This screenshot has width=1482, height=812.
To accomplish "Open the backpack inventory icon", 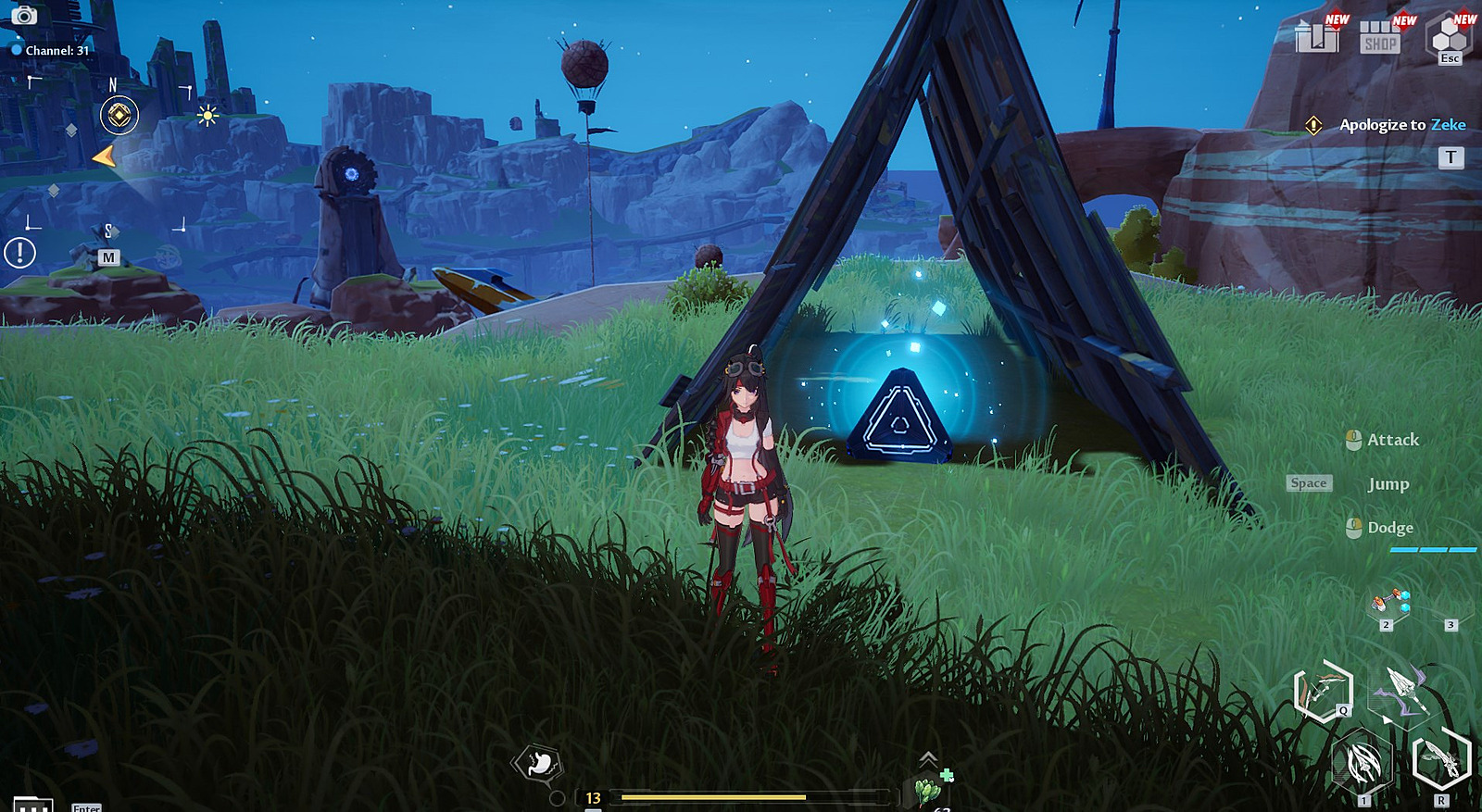I will tap(1316, 37).
